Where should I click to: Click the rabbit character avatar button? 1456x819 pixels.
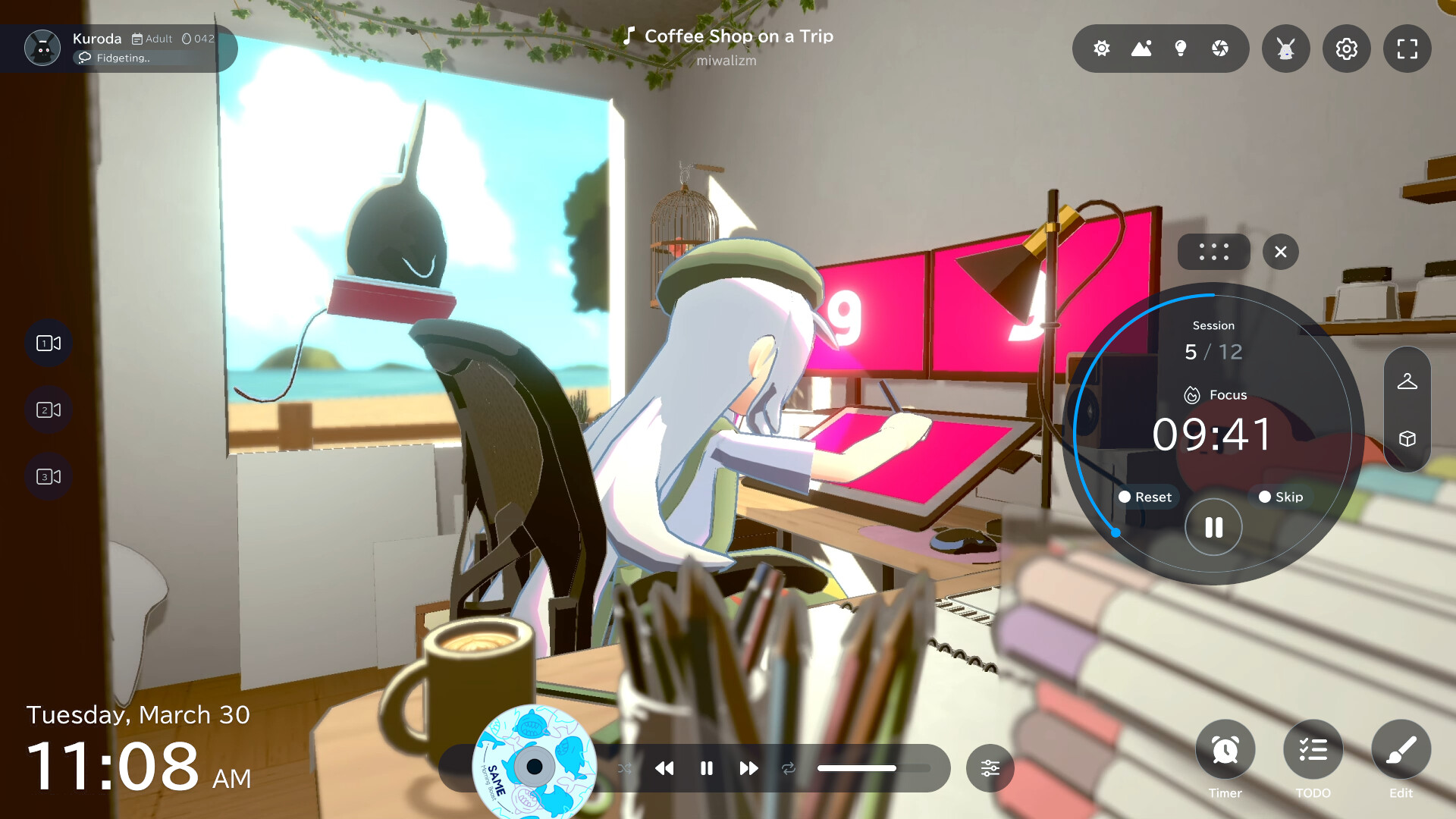coord(1285,49)
